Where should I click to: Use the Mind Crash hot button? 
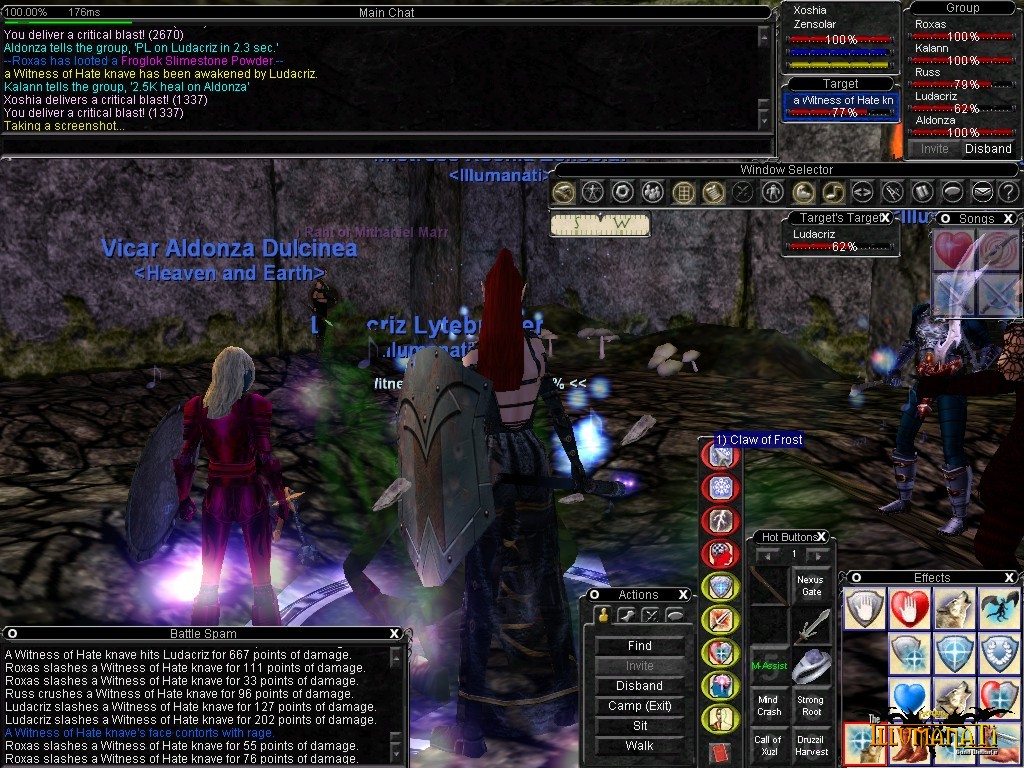coord(768,706)
